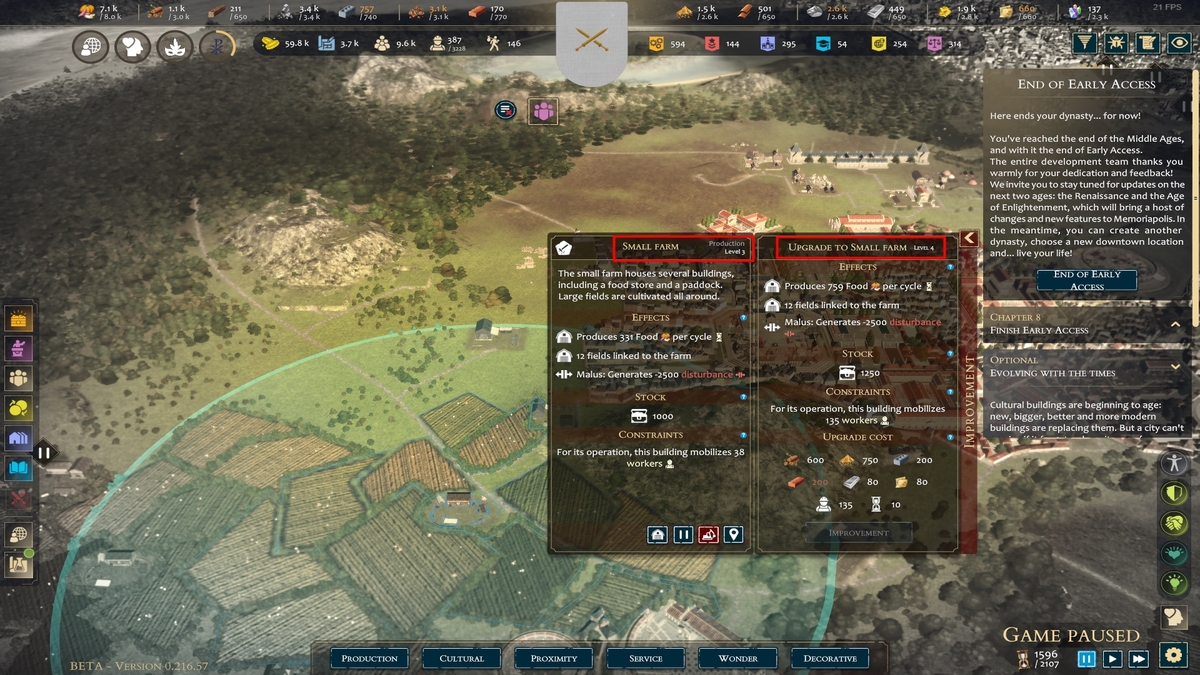The width and height of the screenshot is (1200, 675).
Task: Click the Improvement upgrade button
Action: 858,533
